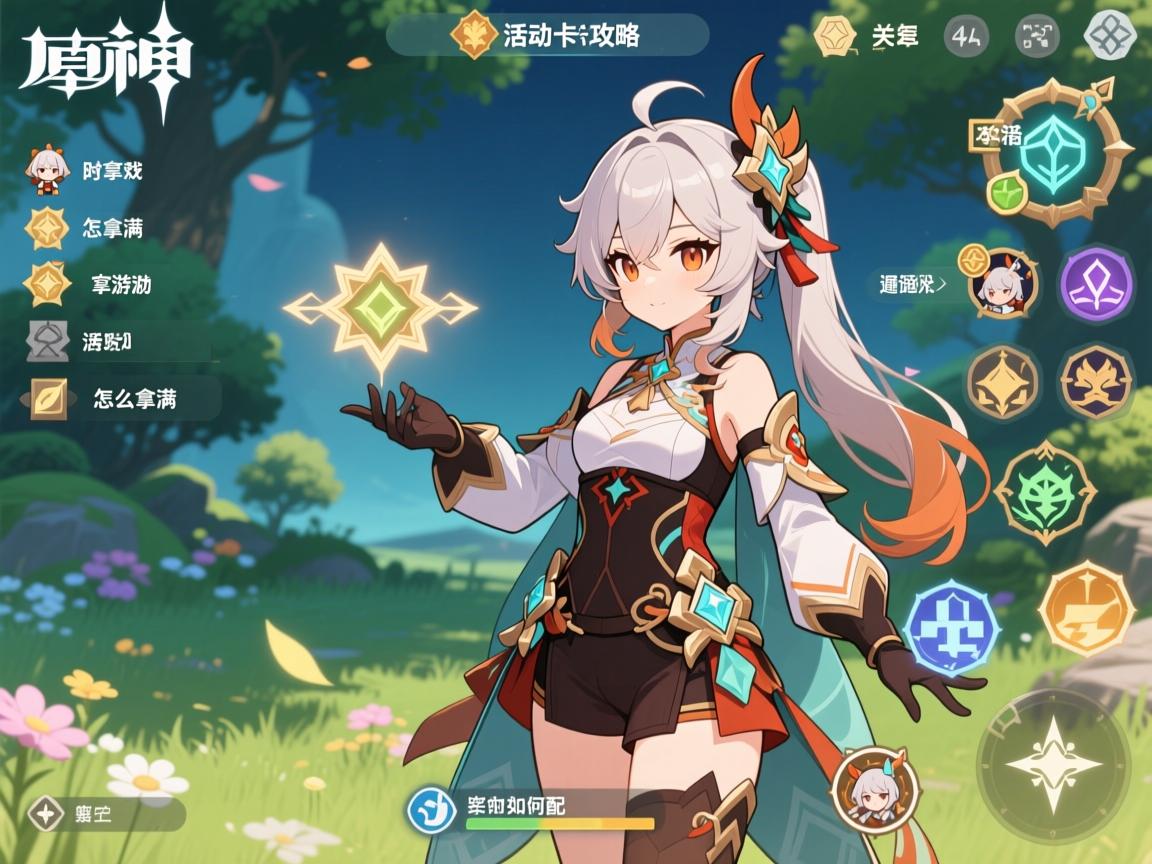Open the QR scan icon button
Screen dimensions: 1152x864
(1037, 37)
